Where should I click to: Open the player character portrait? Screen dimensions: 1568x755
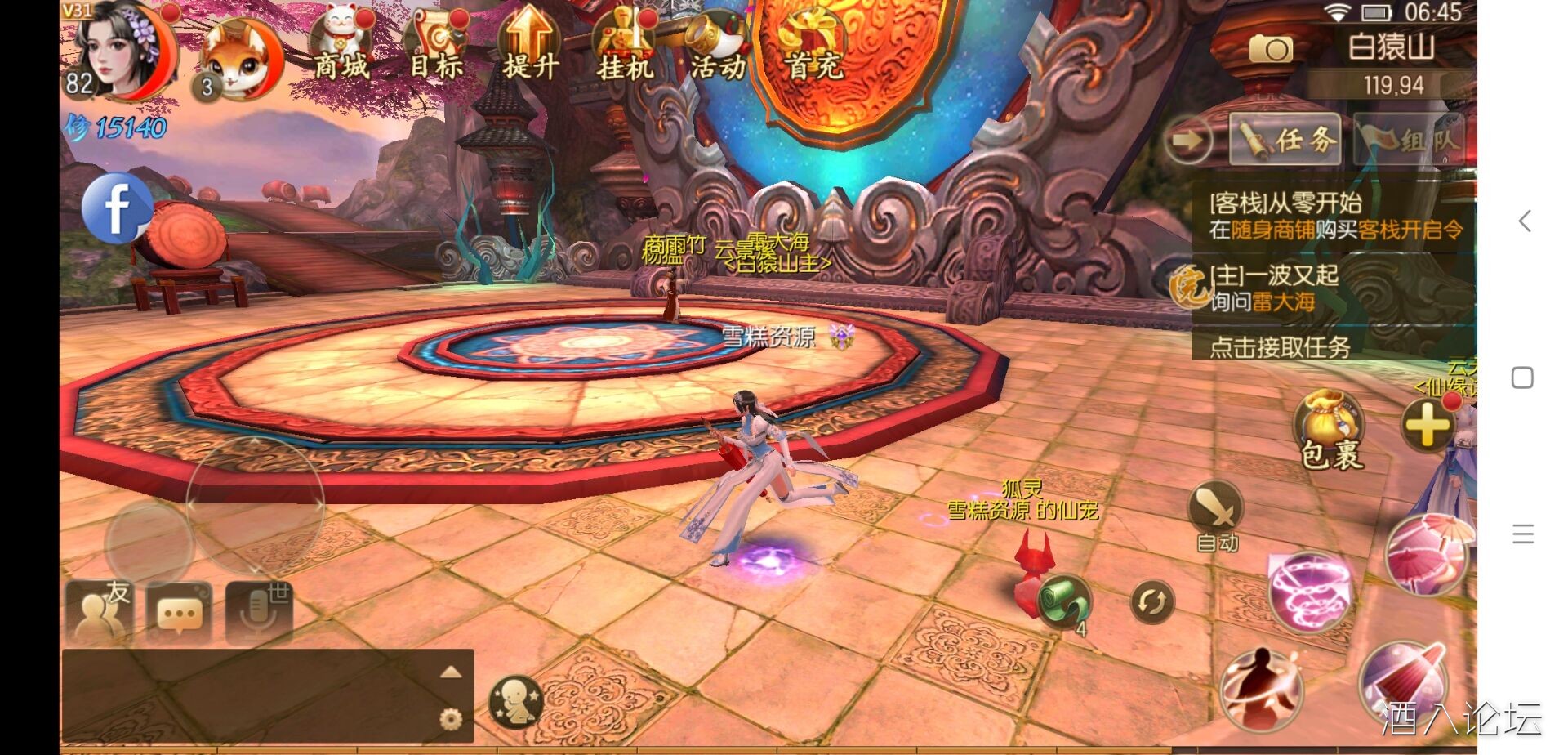coord(122,49)
